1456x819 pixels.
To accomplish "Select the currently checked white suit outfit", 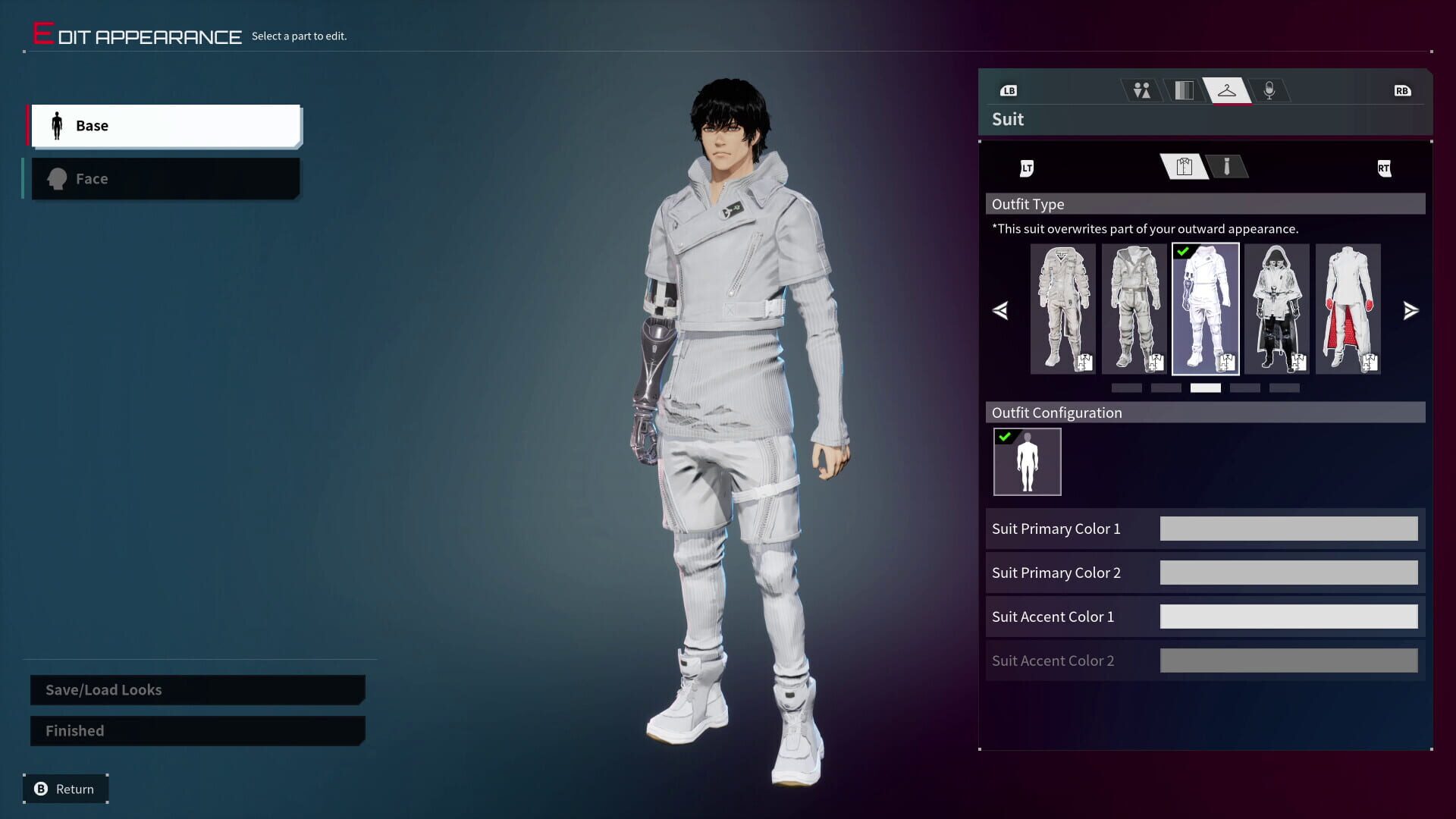I will 1204,309.
